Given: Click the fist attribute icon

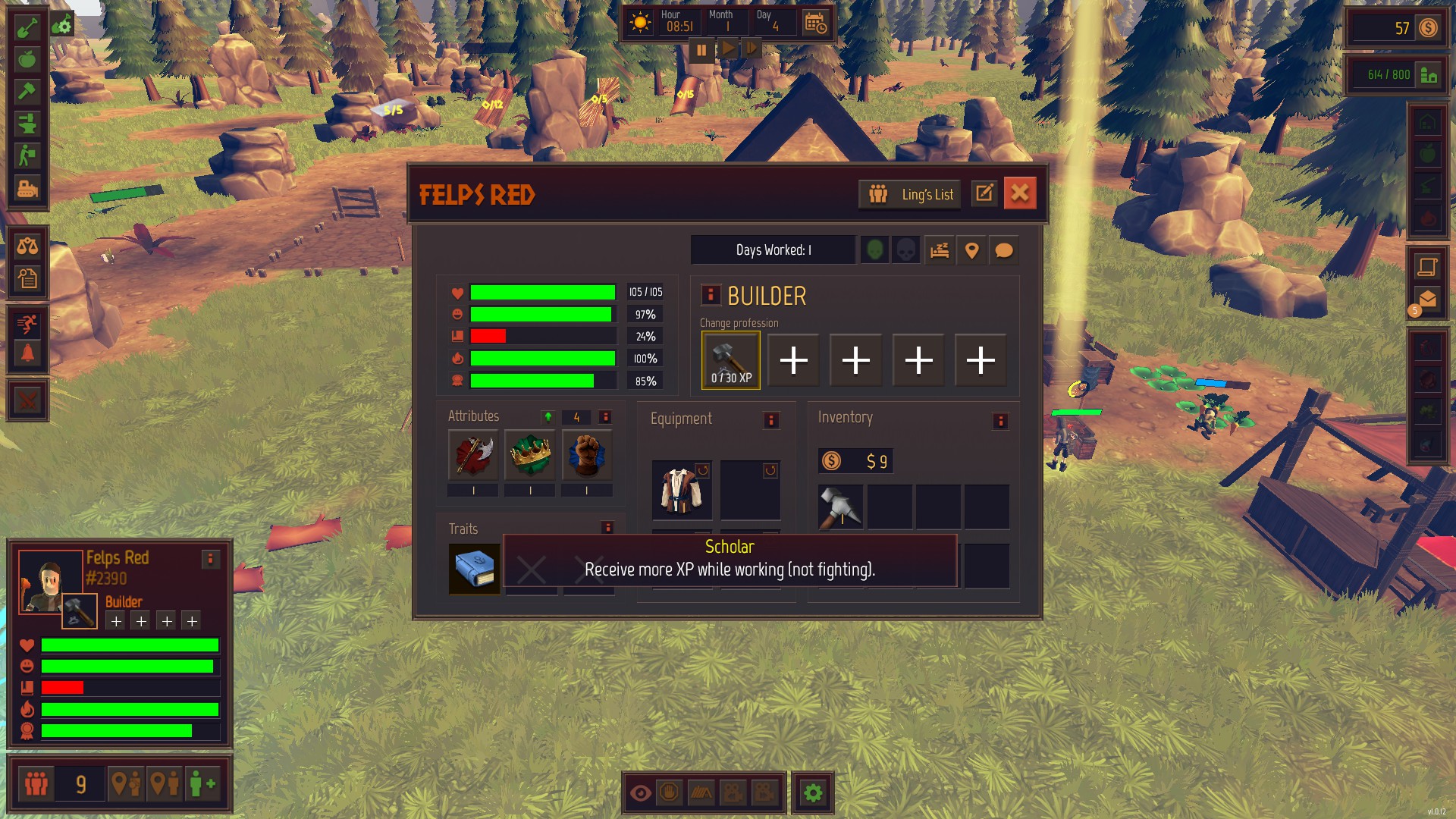Looking at the screenshot, I should click(x=586, y=455).
